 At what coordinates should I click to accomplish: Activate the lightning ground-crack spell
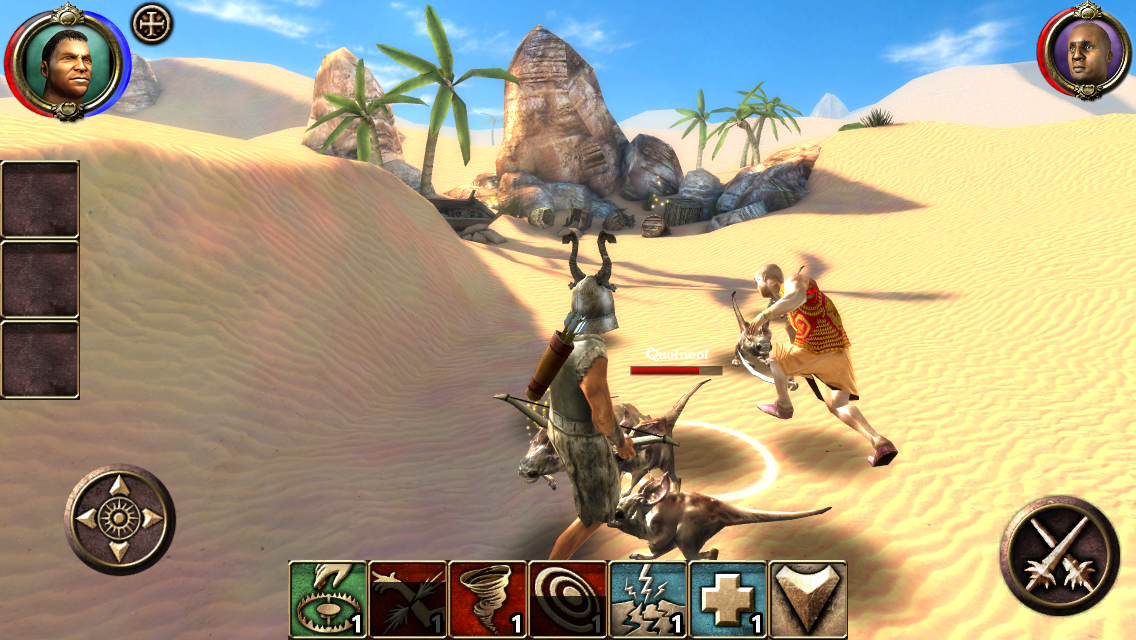pos(647,599)
